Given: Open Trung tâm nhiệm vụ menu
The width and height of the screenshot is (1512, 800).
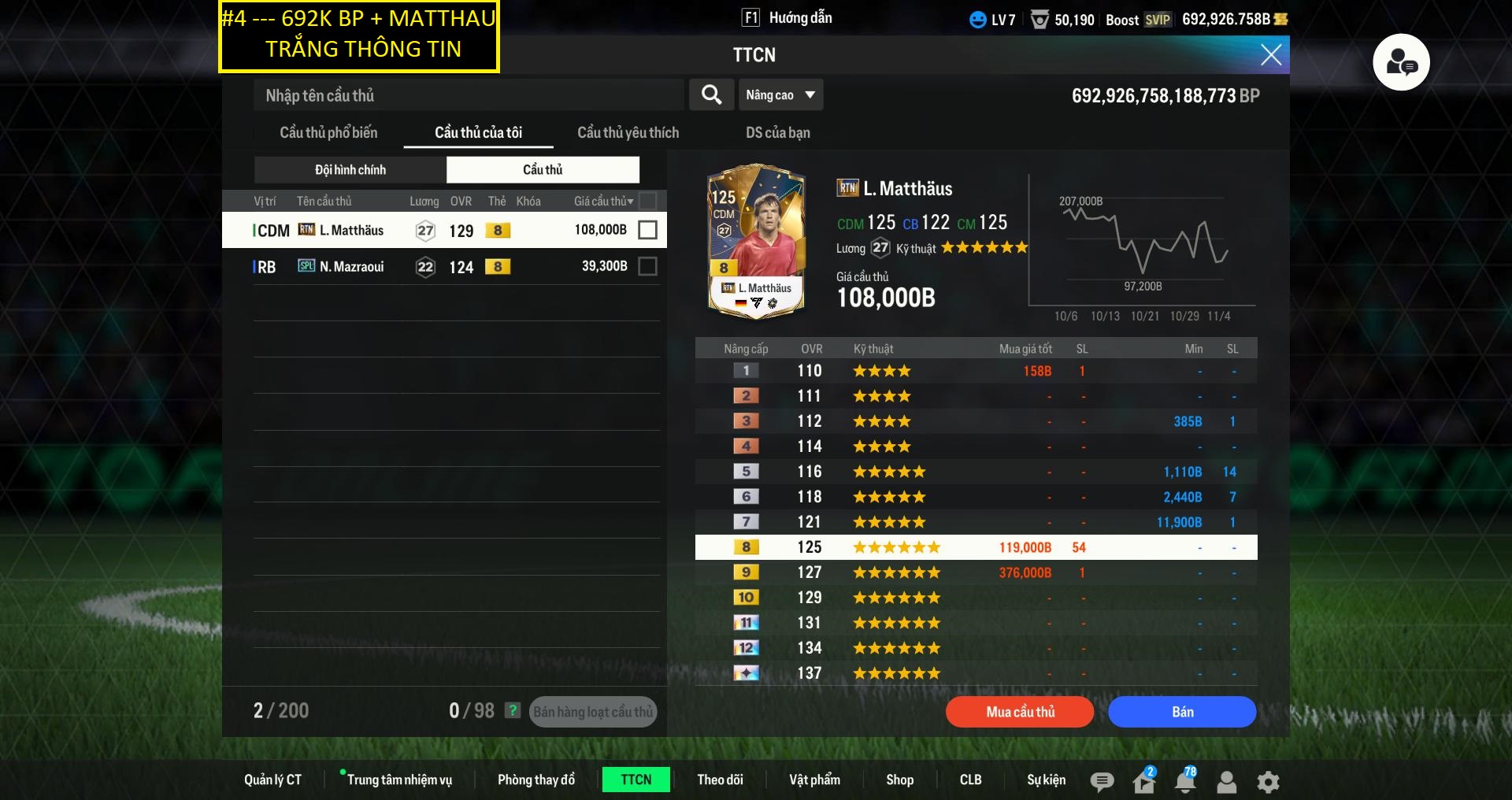Looking at the screenshot, I should pos(399,780).
